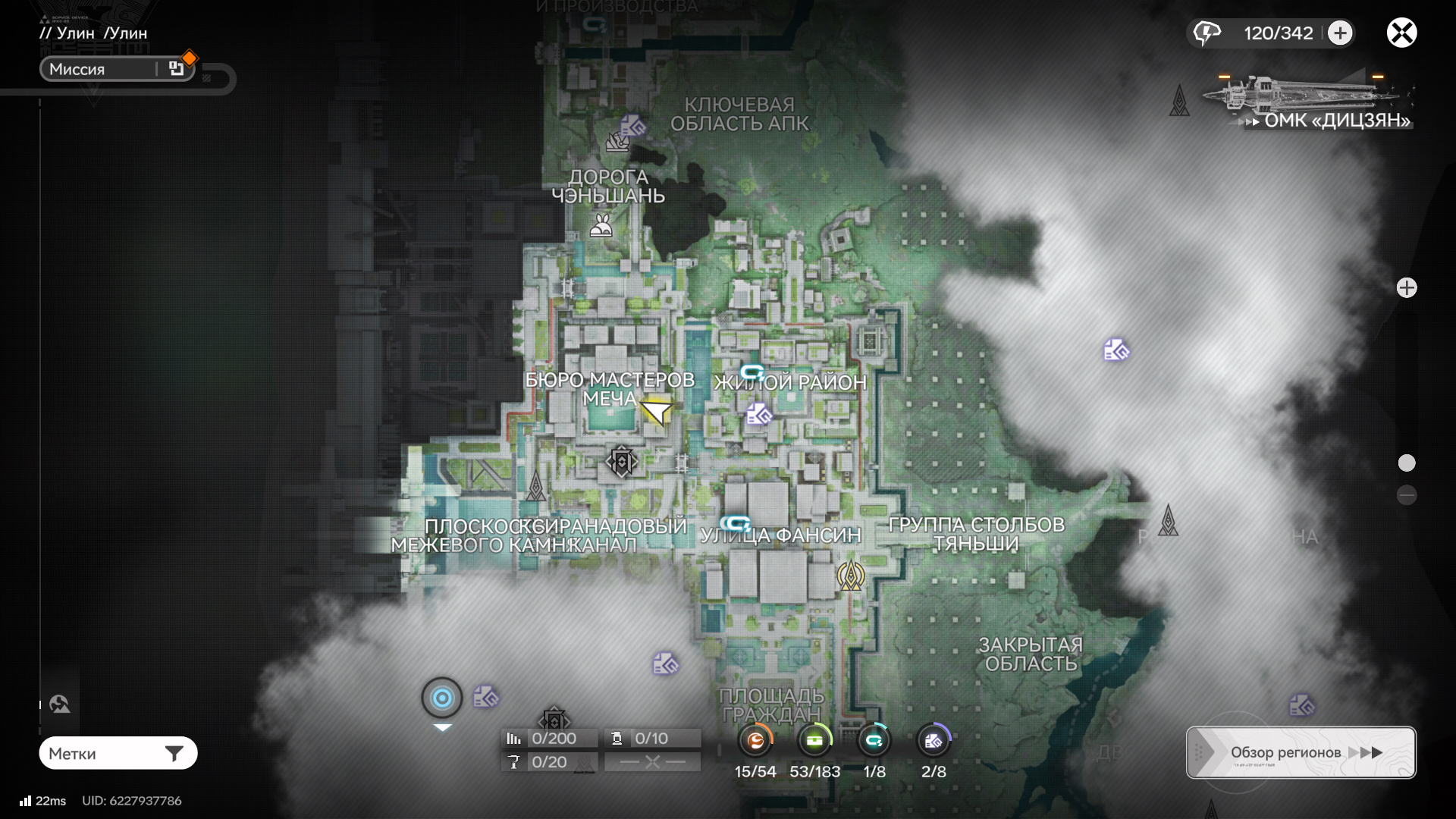
Task: Show the 1/8 teal collectible counter
Action: tap(874, 741)
